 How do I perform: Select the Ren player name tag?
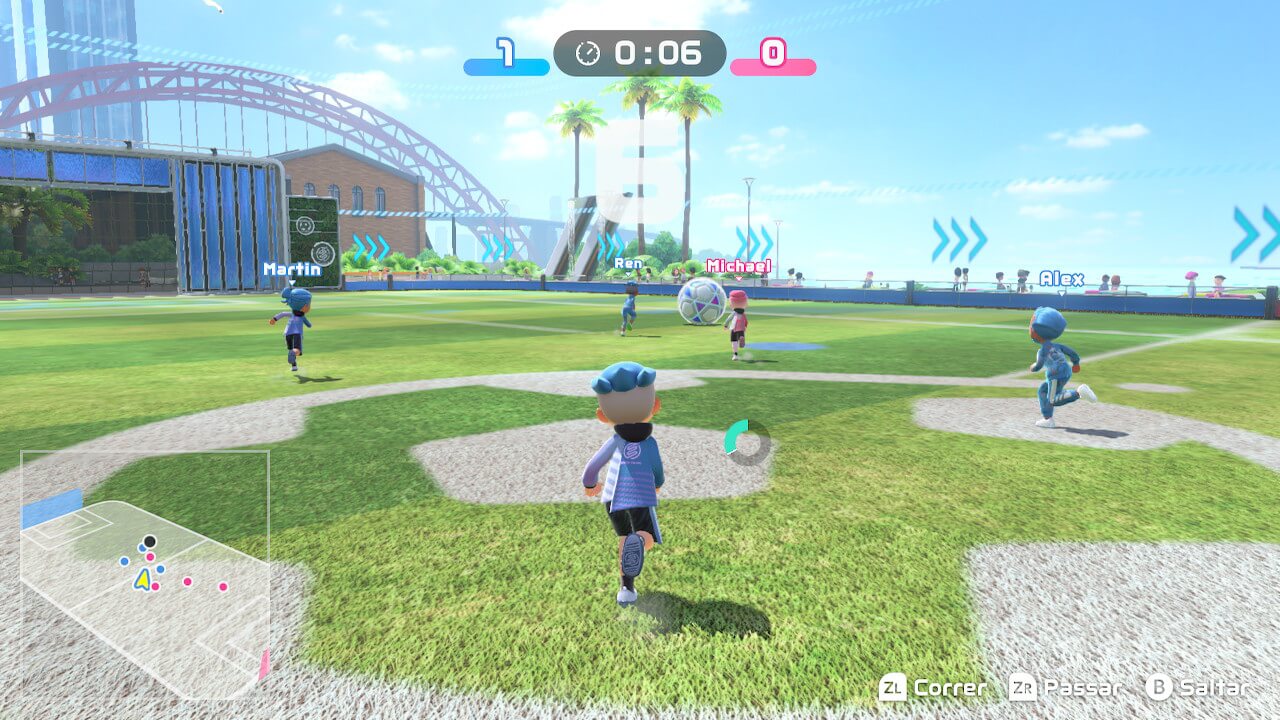coord(629,263)
